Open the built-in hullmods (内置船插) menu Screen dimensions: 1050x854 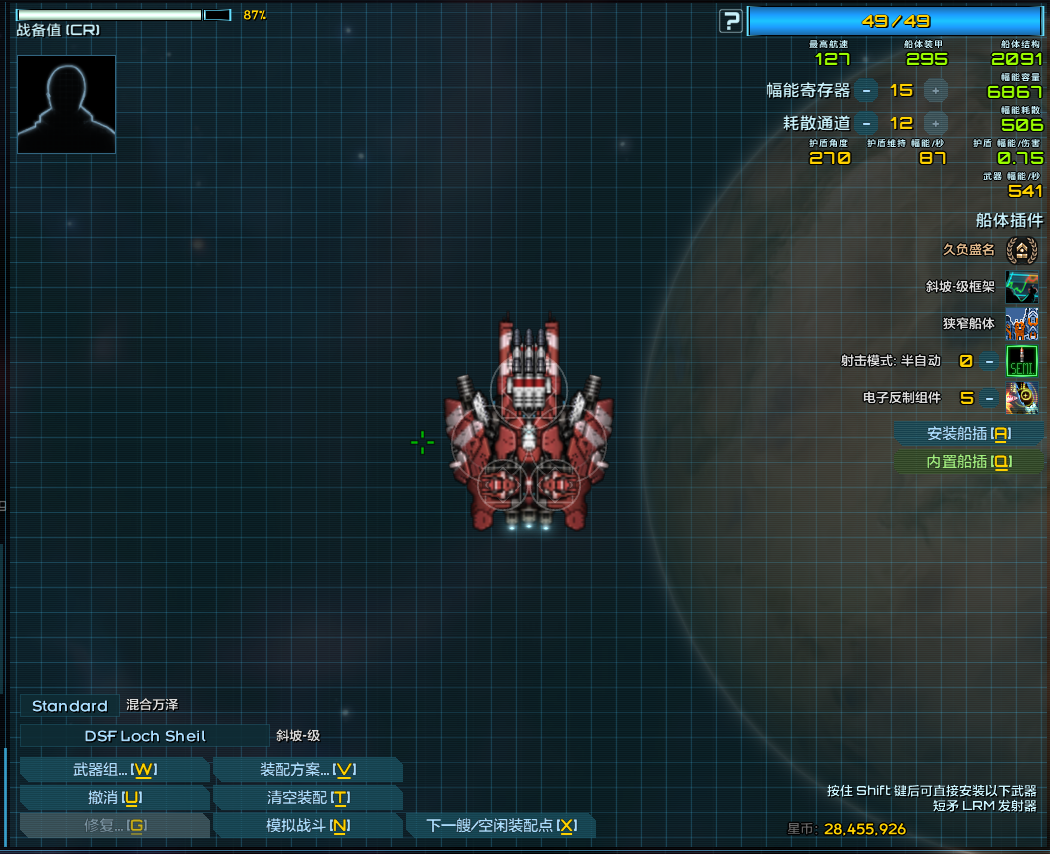click(968, 461)
